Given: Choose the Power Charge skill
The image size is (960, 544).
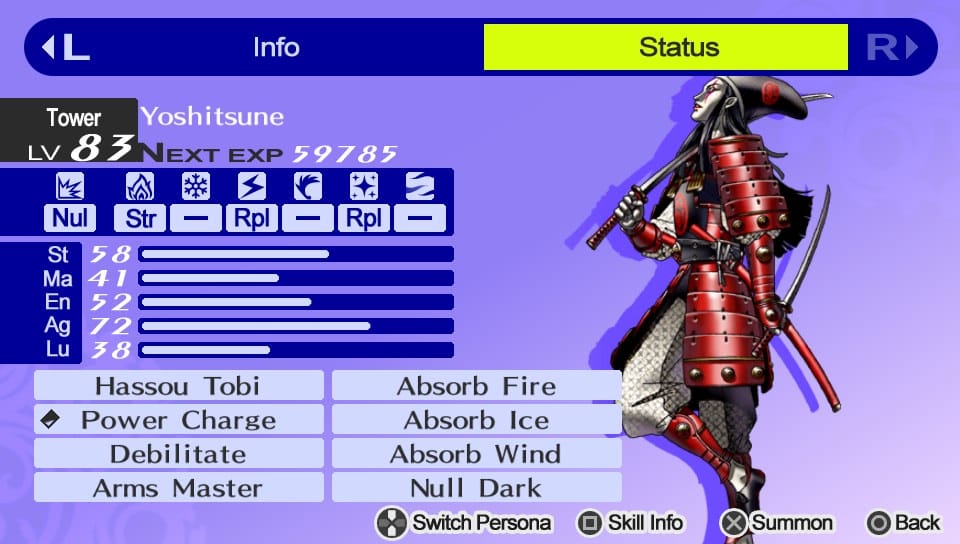Looking at the screenshot, I should tap(178, 420).
